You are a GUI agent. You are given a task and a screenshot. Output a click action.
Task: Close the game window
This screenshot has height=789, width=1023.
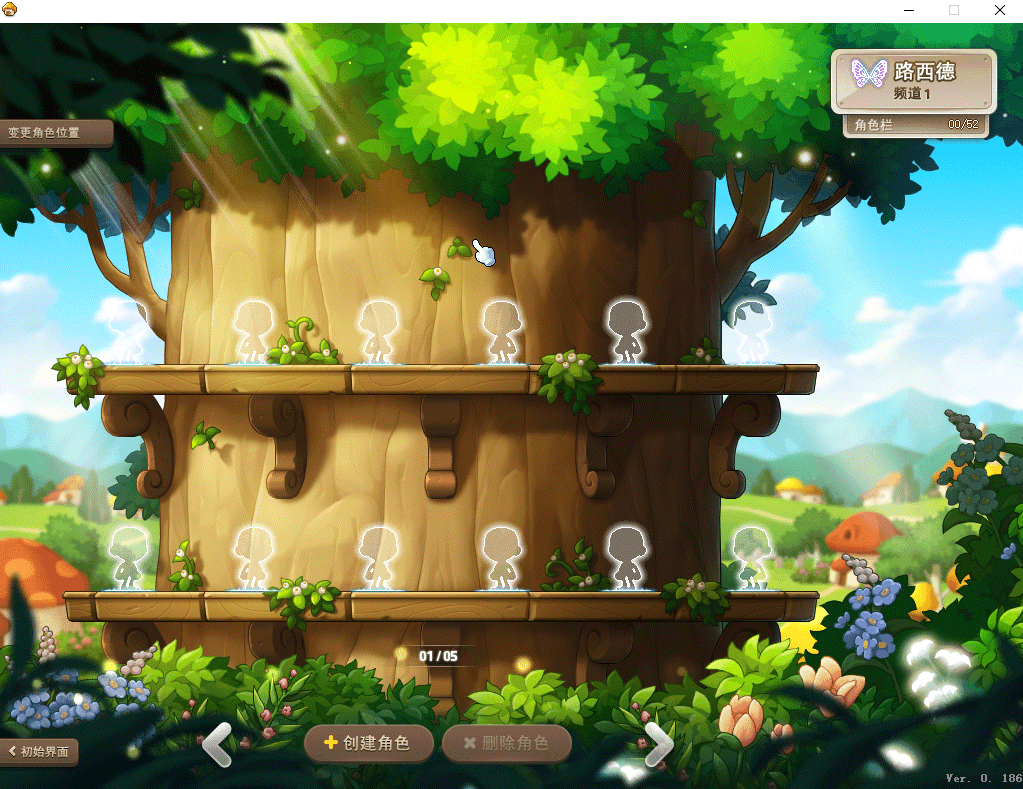coord(999,10)
